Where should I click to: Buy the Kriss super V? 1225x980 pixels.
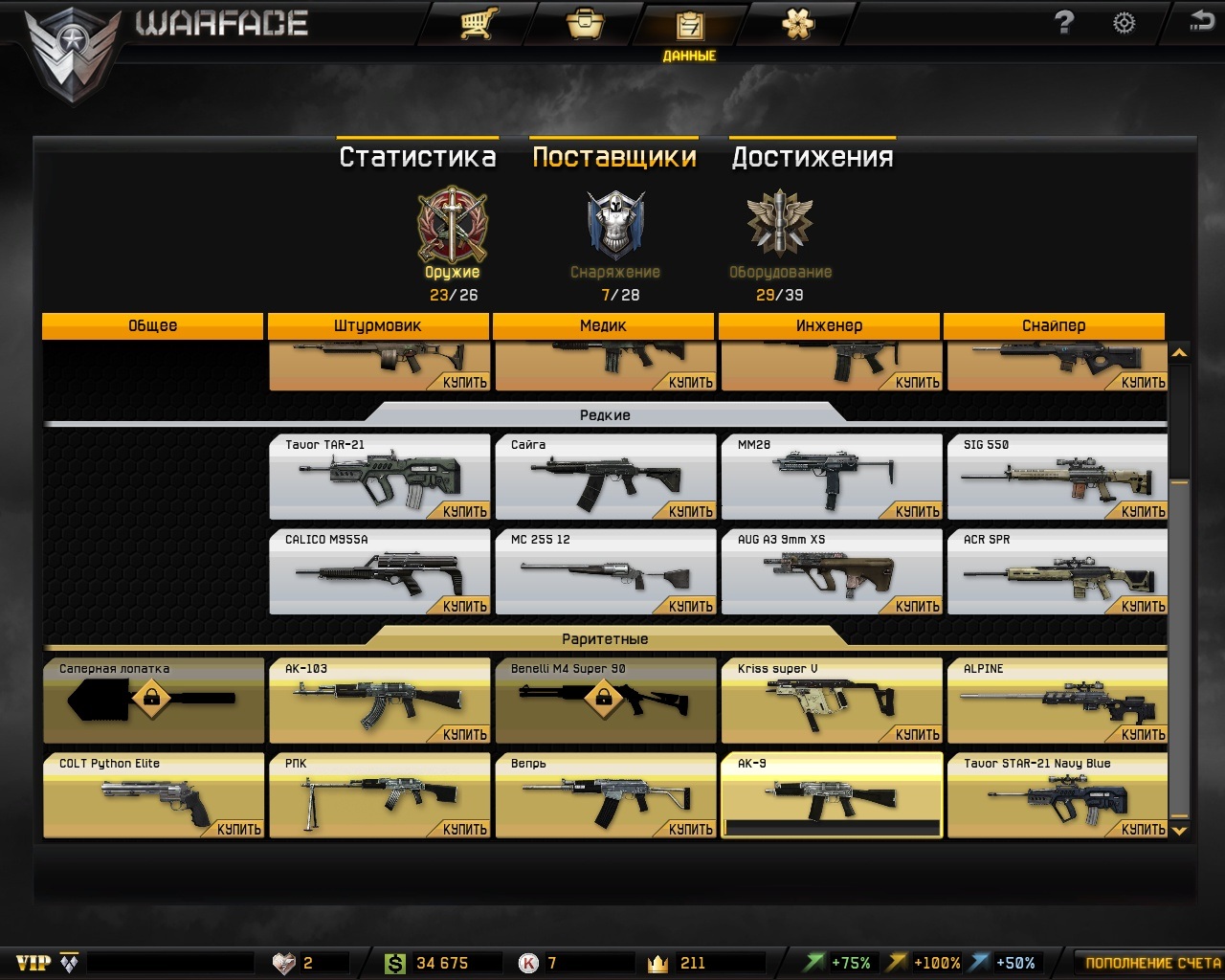pyautogui.click(x=917, y=734)
